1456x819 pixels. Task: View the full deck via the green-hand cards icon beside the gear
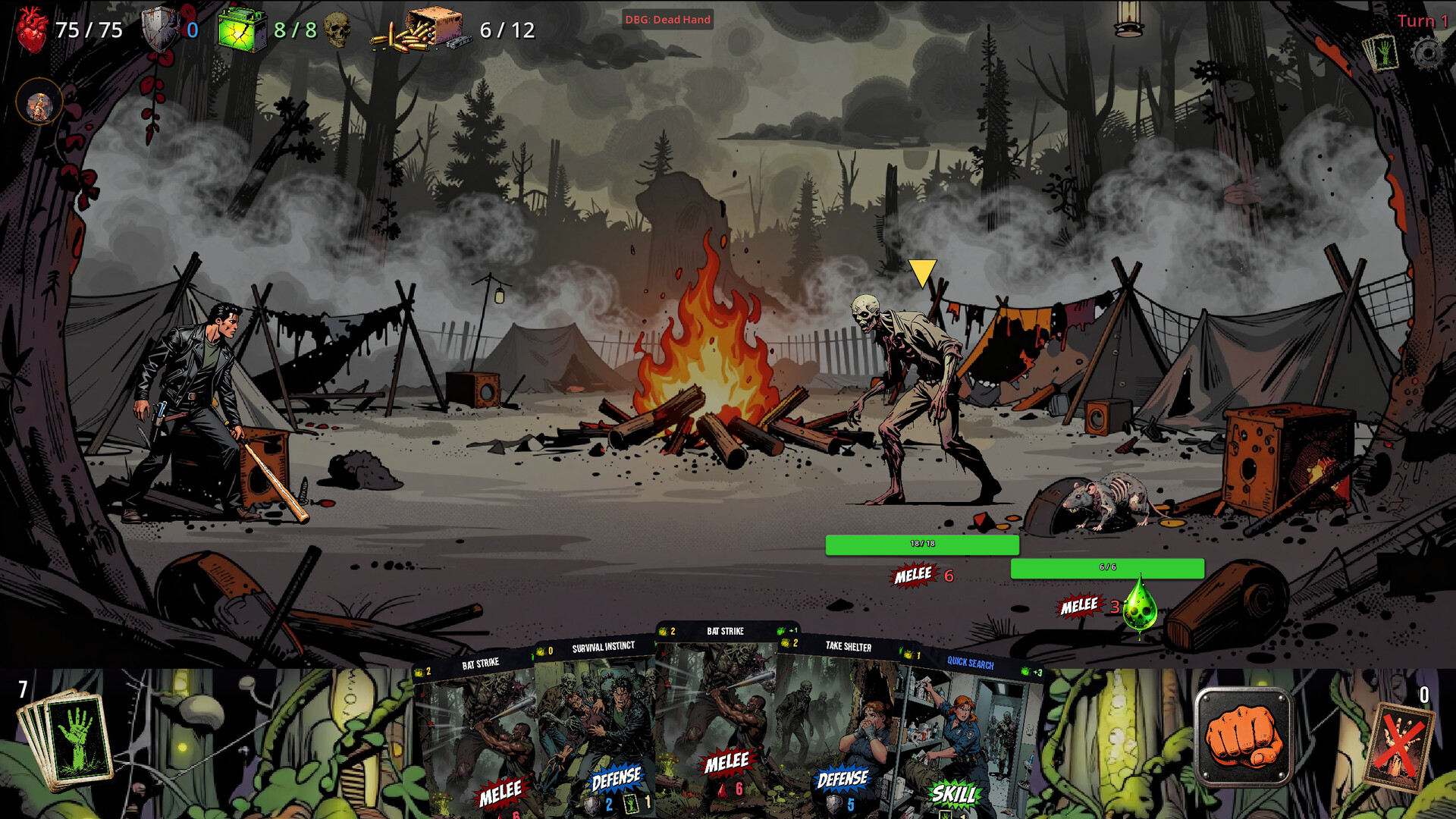(x=1380, y=55)
